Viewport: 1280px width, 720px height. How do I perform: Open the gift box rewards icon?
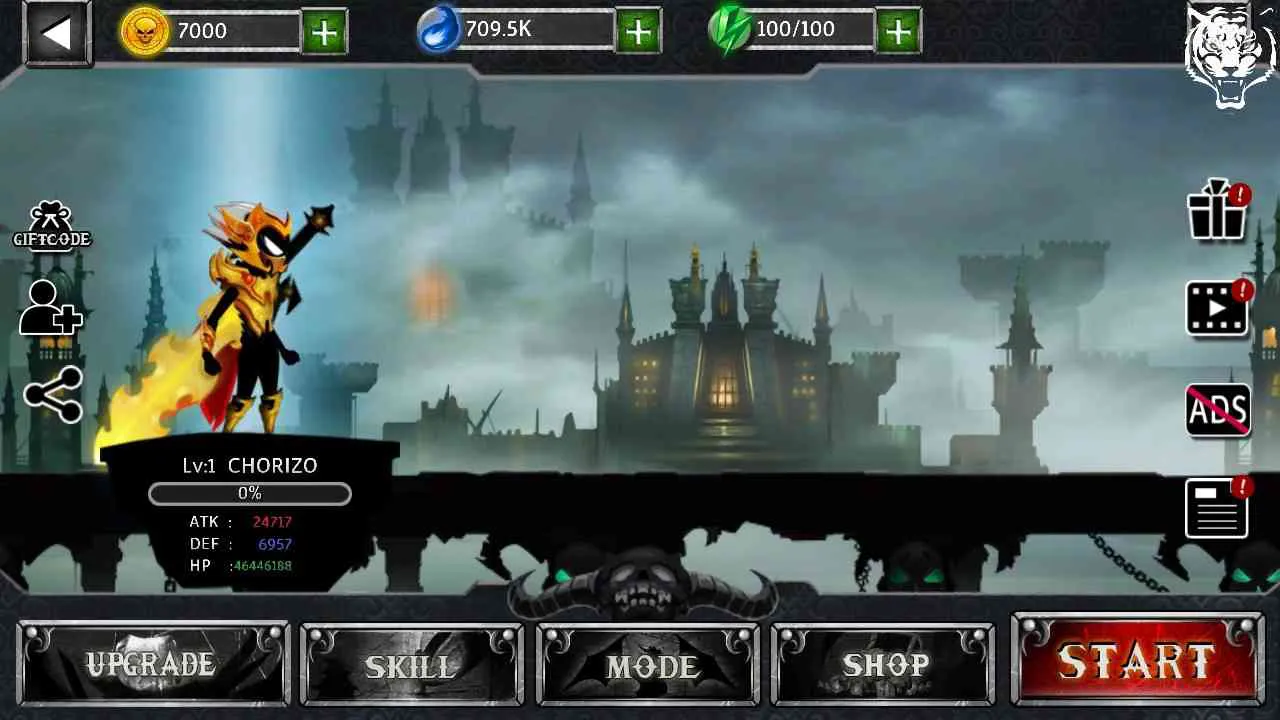pos(1216,213)
